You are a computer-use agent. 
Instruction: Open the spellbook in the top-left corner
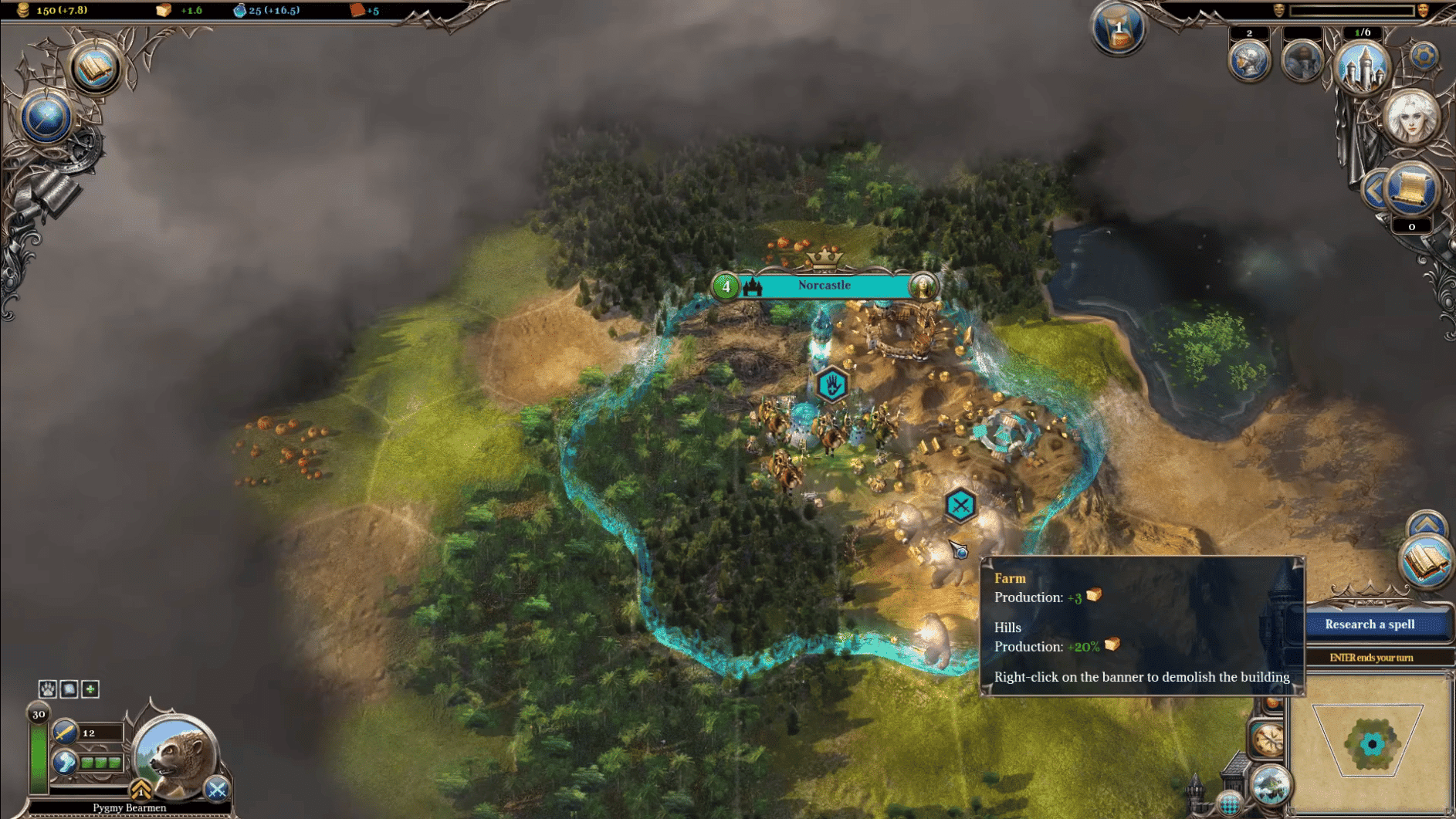pos(94,69)
